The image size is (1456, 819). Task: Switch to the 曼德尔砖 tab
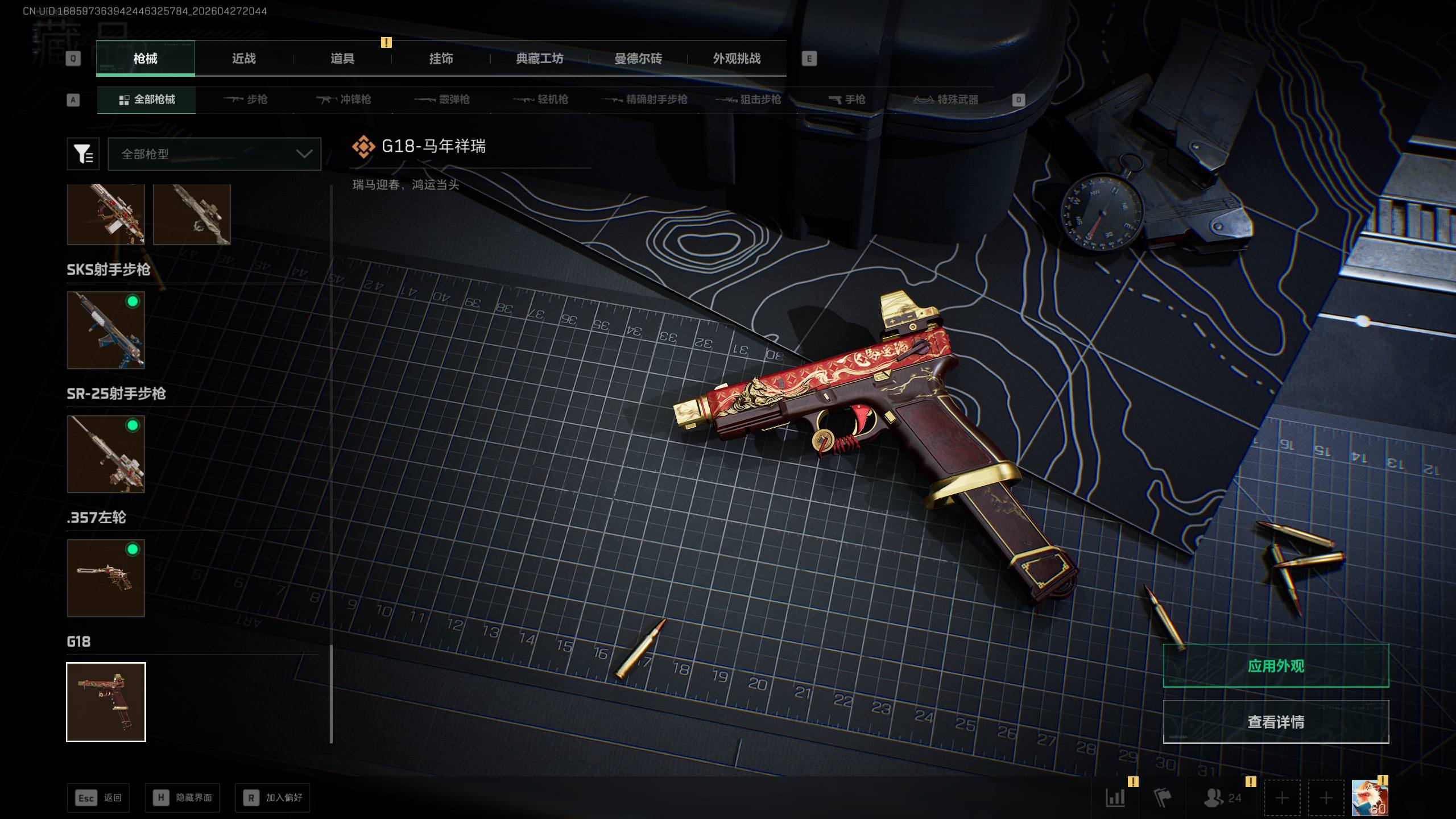tap(638, 59)
